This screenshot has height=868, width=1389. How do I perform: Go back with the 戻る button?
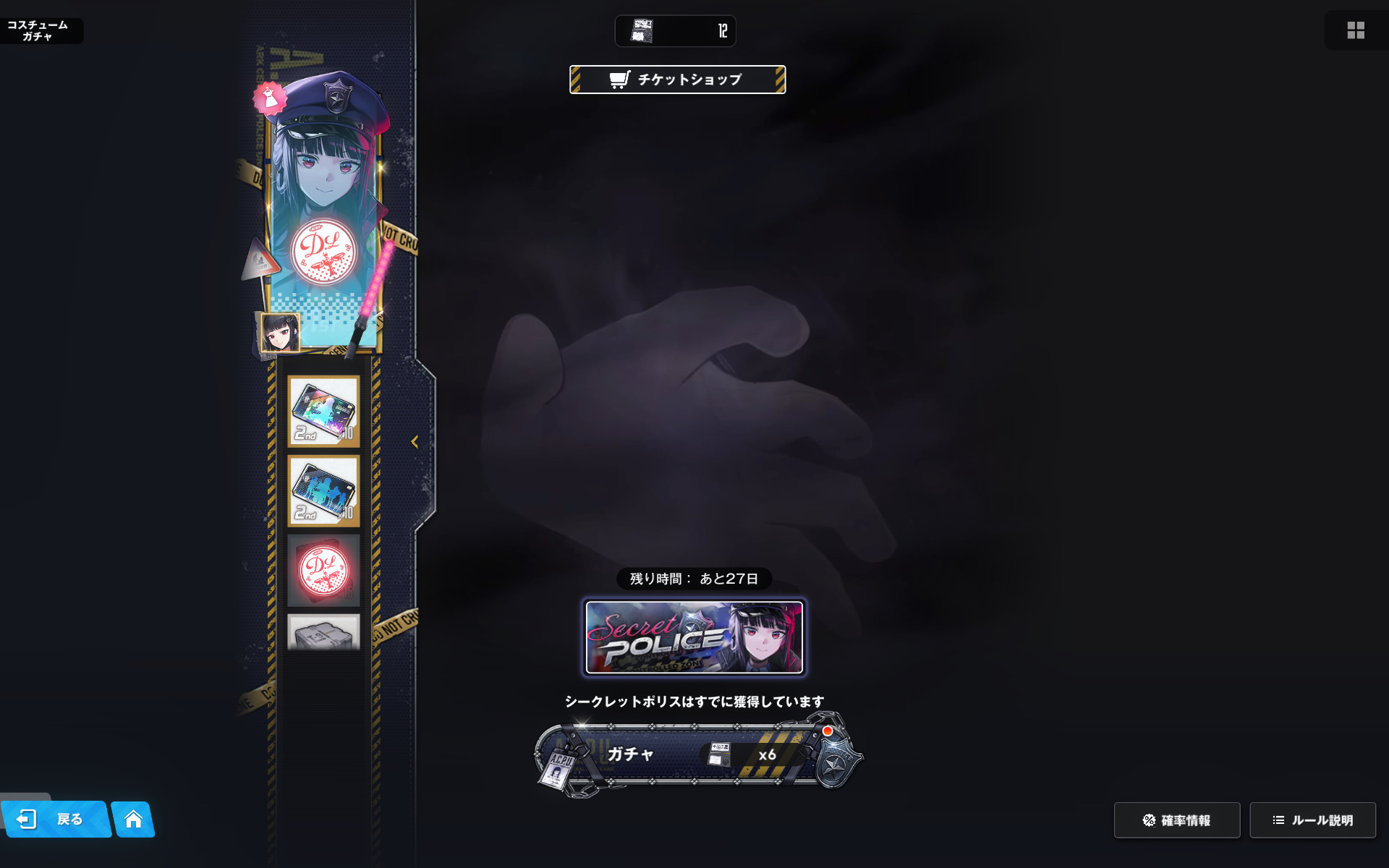(56, 819)
